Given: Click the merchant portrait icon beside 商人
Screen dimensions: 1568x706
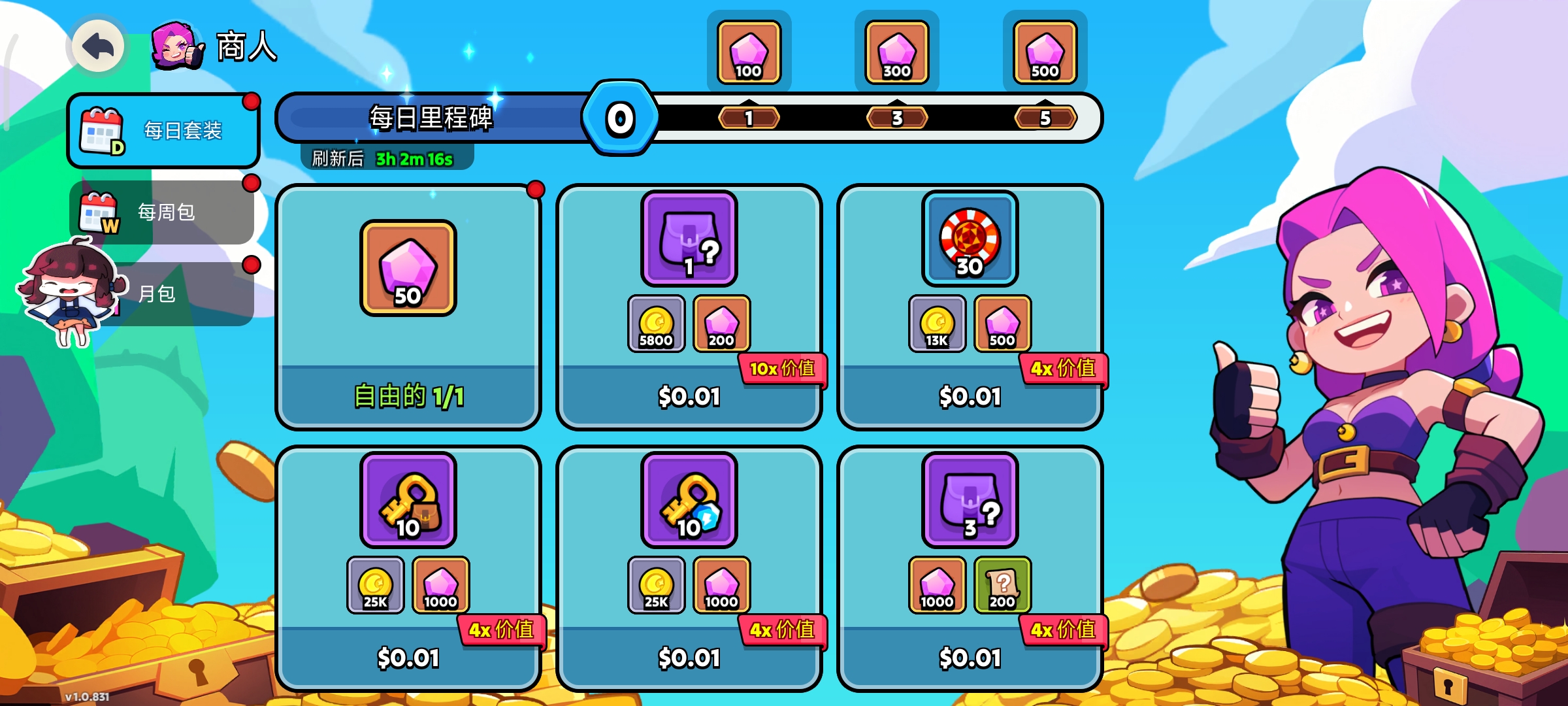Looking at the screenshot, I should (x=176, y=46).
